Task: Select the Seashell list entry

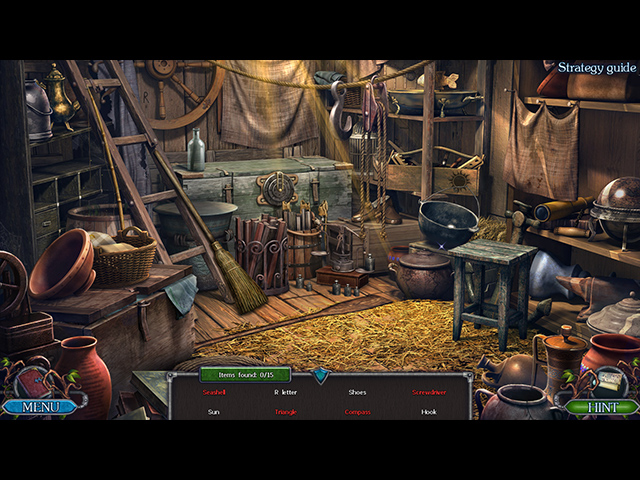Action: pos(213,392)
